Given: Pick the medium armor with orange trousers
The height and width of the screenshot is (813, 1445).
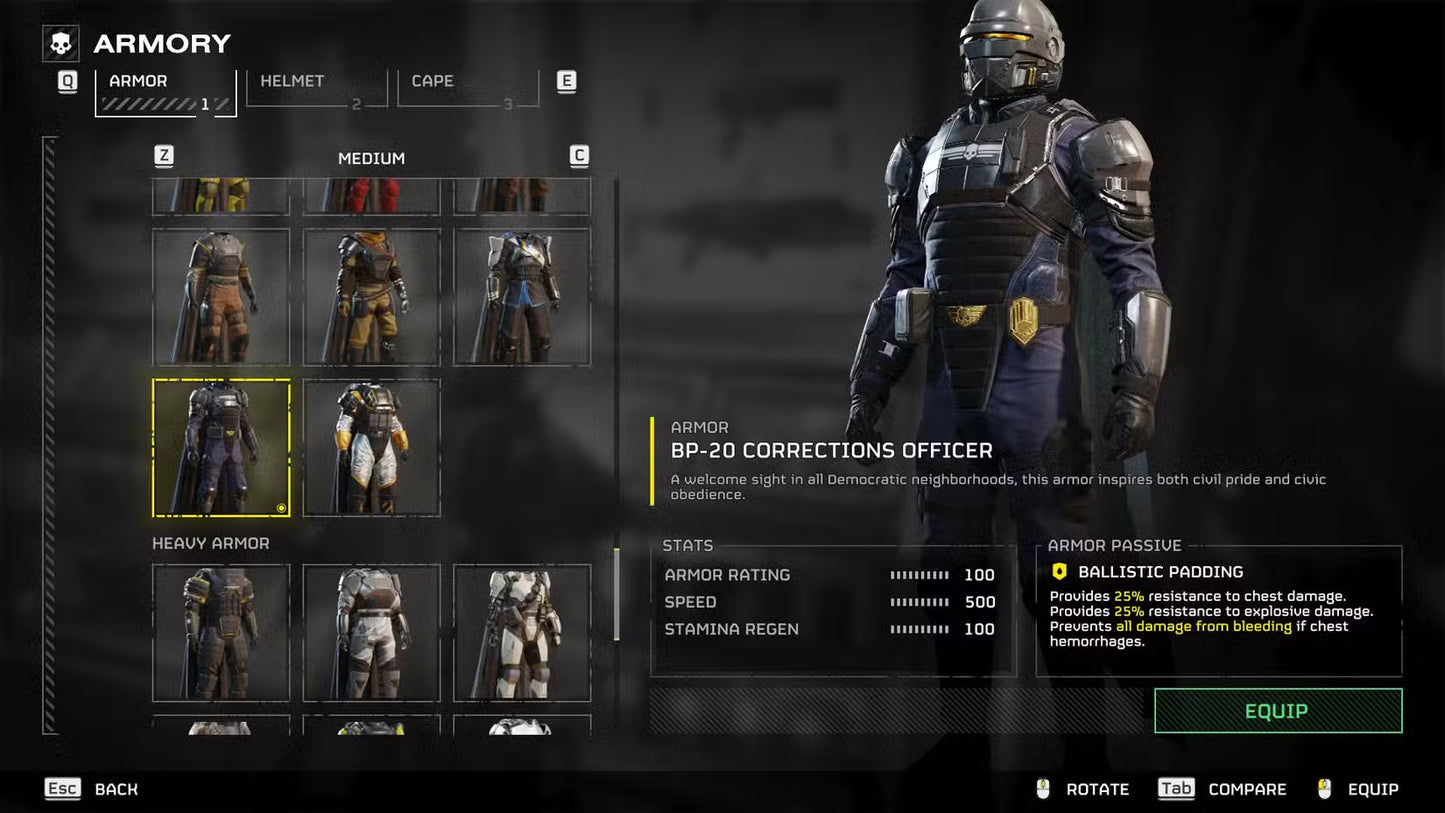Looking at the screenshot, I should coord(221,297).
